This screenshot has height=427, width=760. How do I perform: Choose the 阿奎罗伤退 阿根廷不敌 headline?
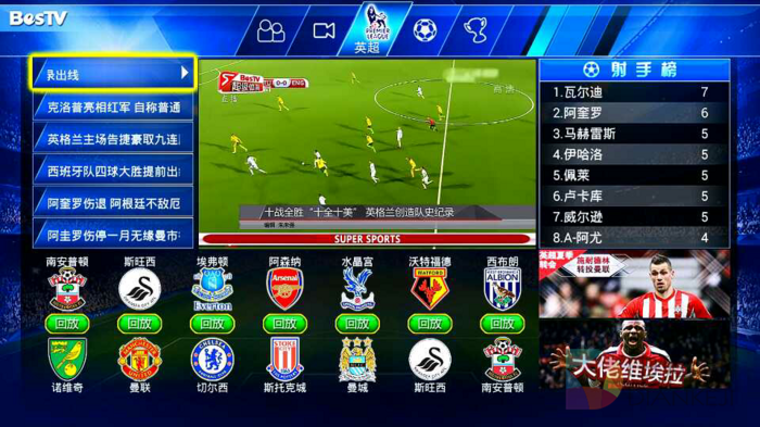[113, 203]
